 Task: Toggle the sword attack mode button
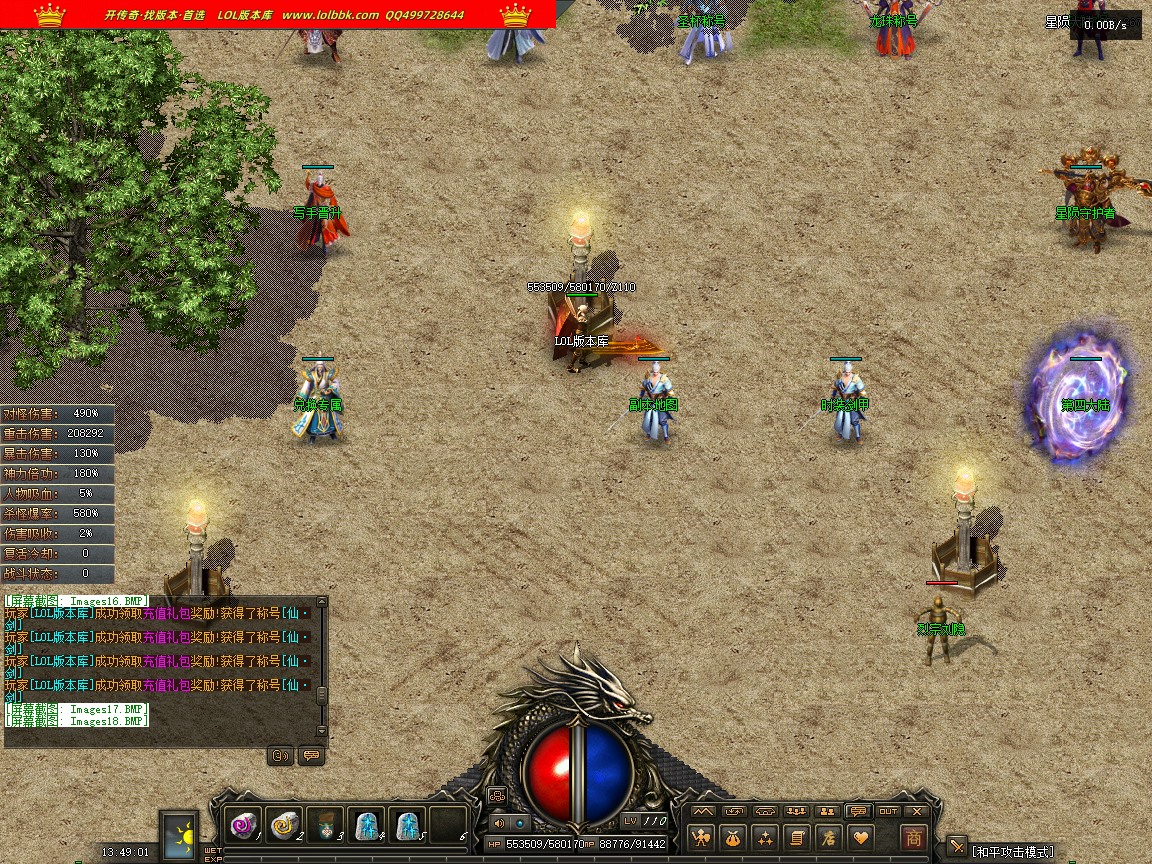tap(957, 847)
